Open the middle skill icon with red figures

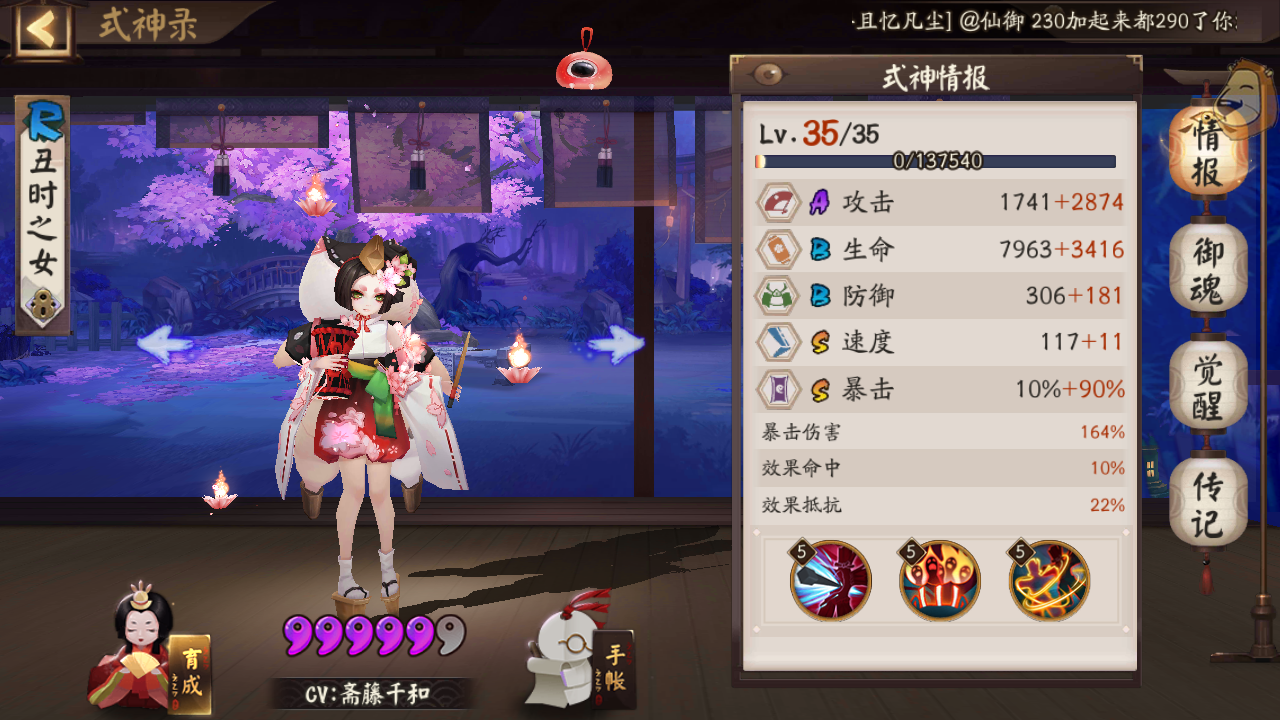click(x=940, y=580)
